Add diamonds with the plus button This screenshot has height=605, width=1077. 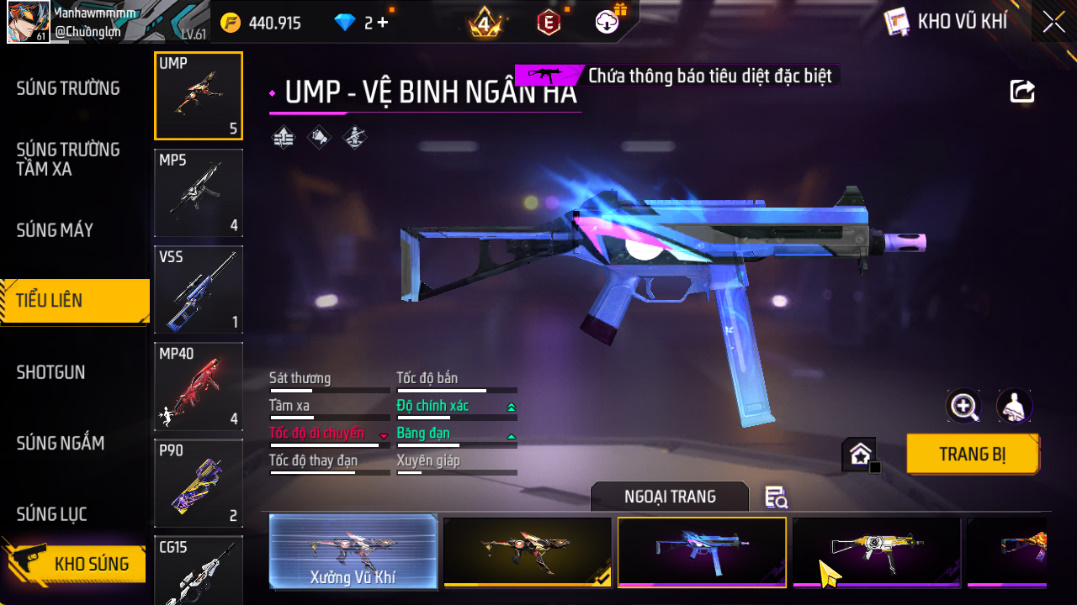point(382,23)
